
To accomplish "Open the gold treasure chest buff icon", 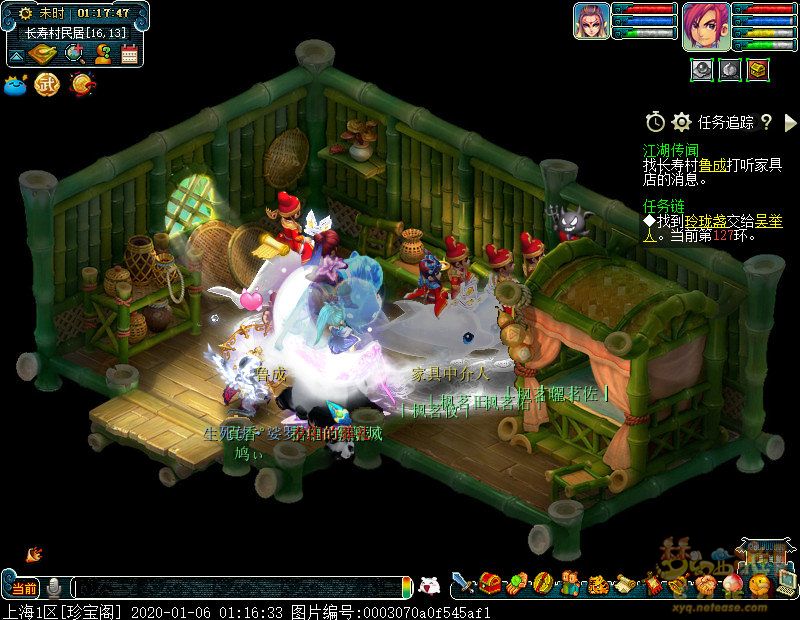I will click(759, 69).
